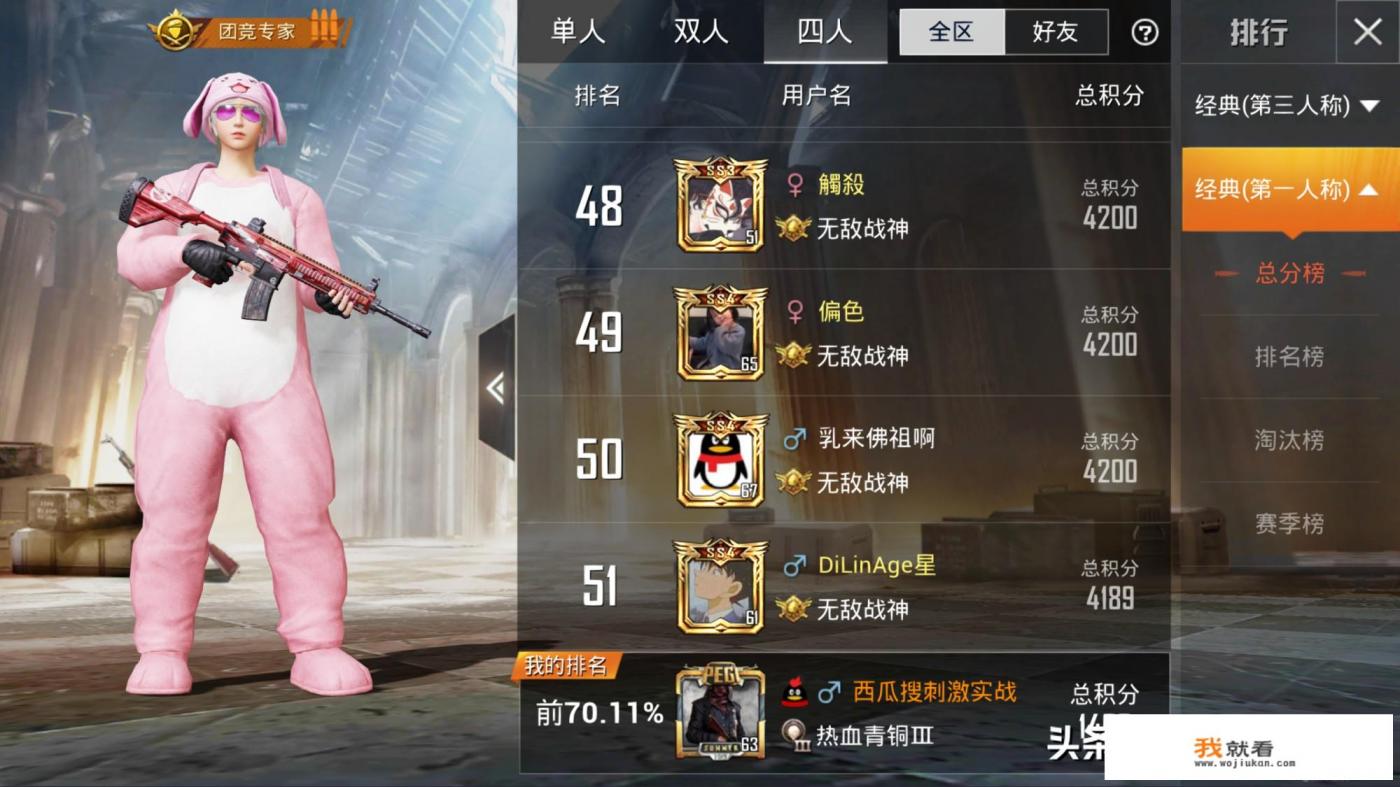
Task: Select the 总分榜 leaderboard
Action: [1289, 273]
